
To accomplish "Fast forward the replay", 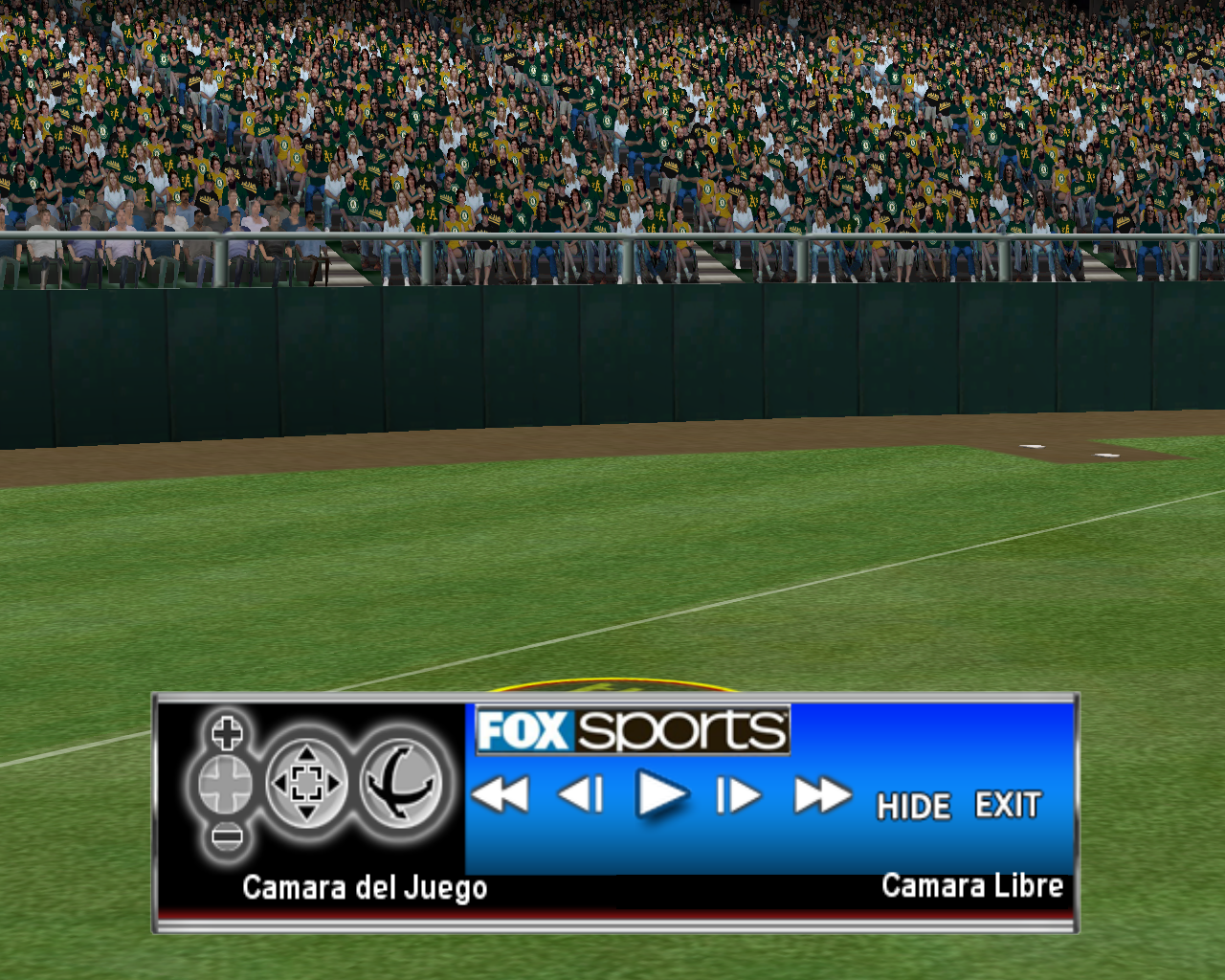I will pyautogui.click(x=822, y=795).
